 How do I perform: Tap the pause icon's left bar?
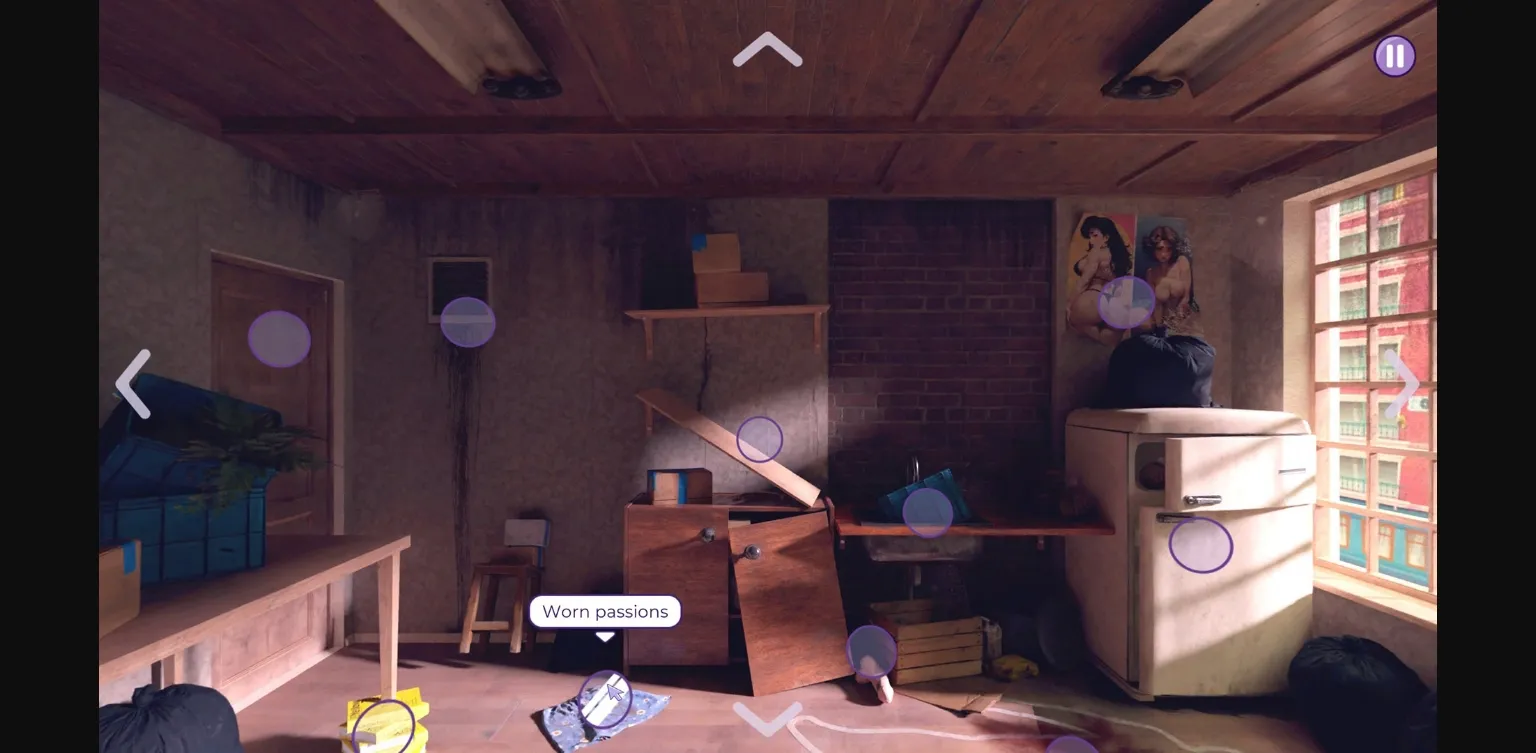coord(1389,56)
